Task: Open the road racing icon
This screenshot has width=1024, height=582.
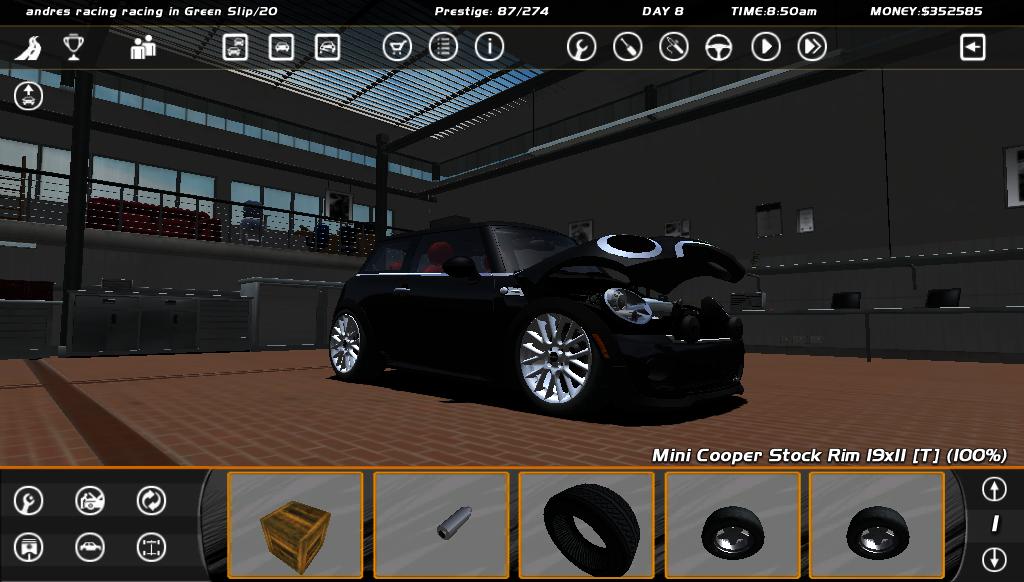Action: 33,47
